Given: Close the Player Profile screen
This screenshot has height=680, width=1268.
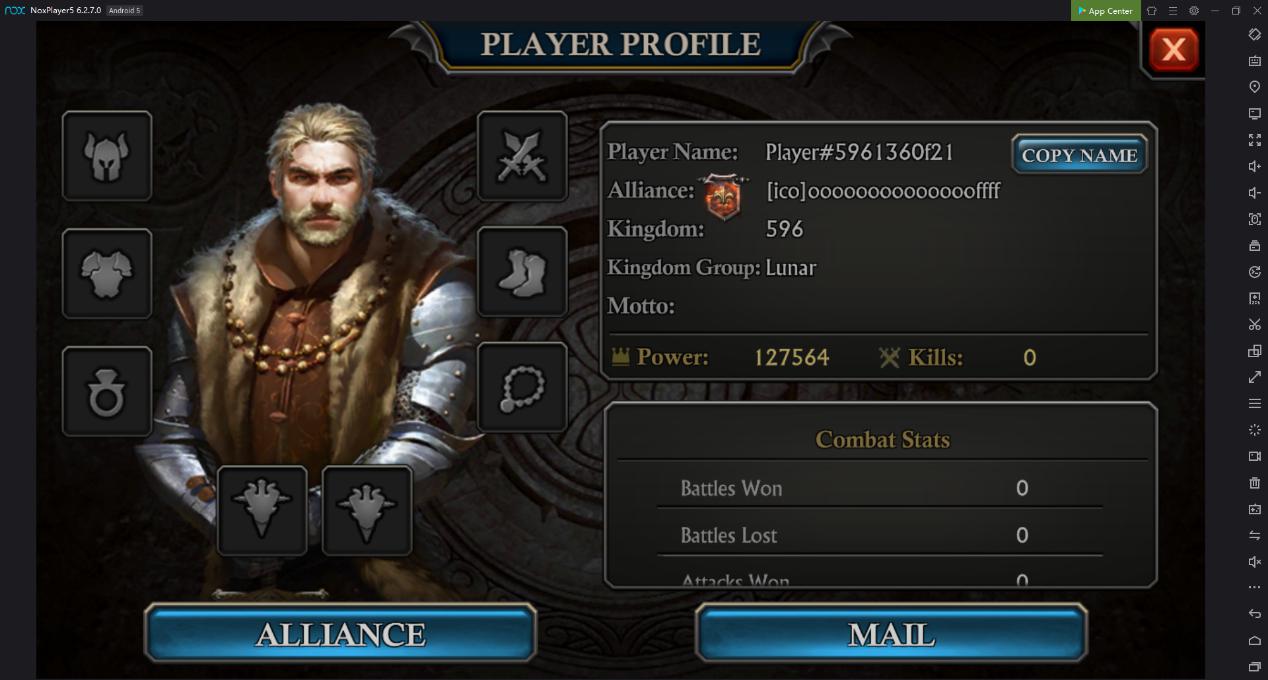Looking at the screenshot, I should (x=1173, y=49).
